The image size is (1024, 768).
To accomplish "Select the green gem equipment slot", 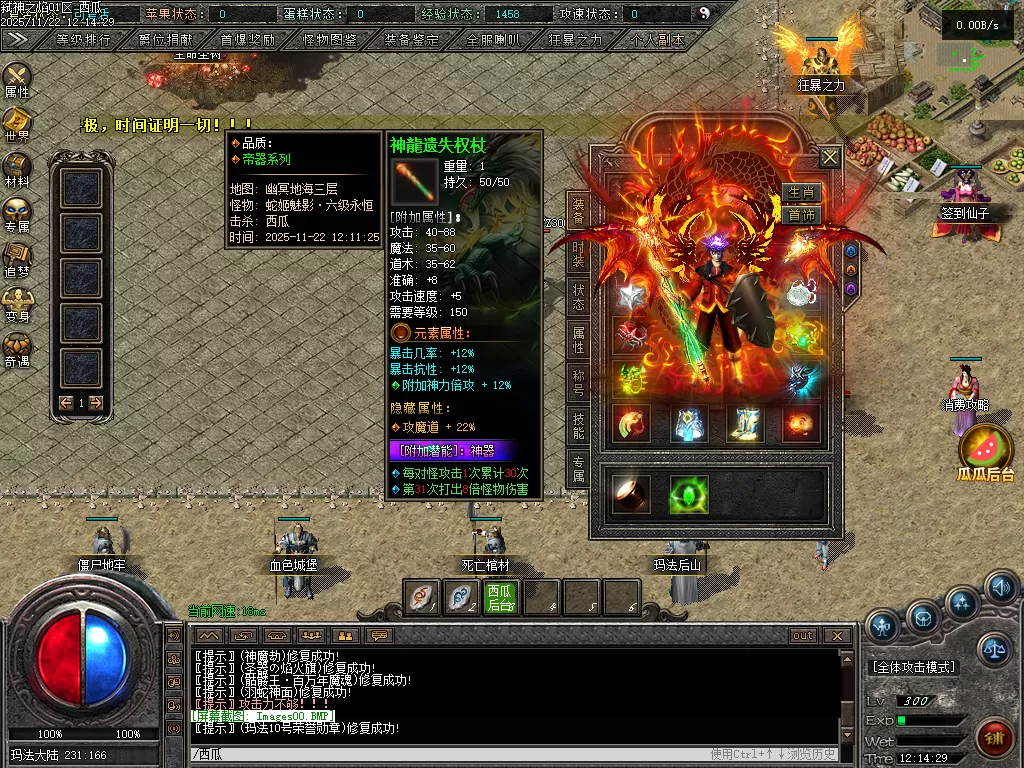I will pos(688,494).
